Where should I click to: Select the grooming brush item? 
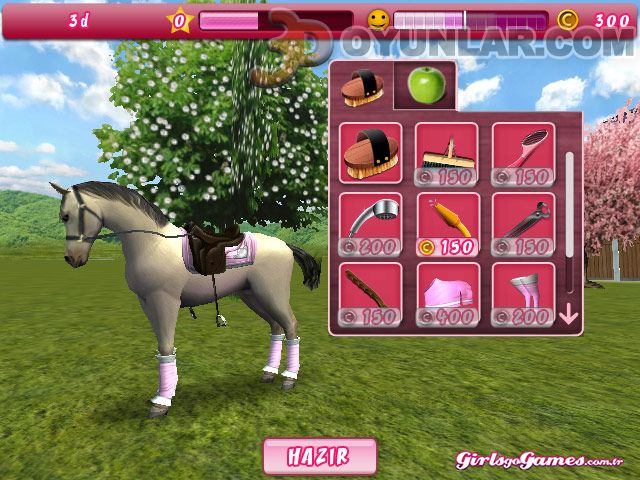tap(370, 153)
